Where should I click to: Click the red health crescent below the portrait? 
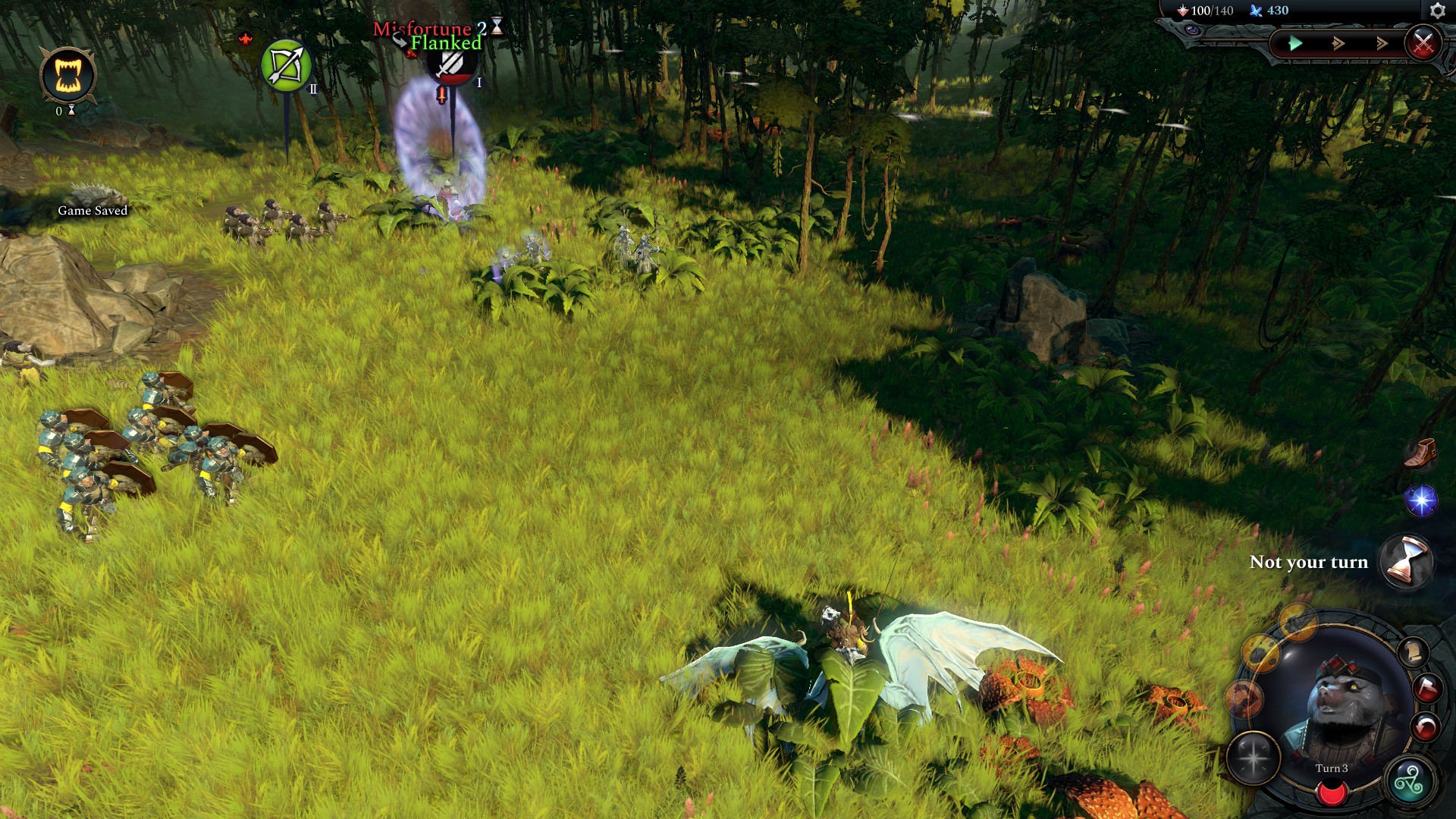point(1332,793)
